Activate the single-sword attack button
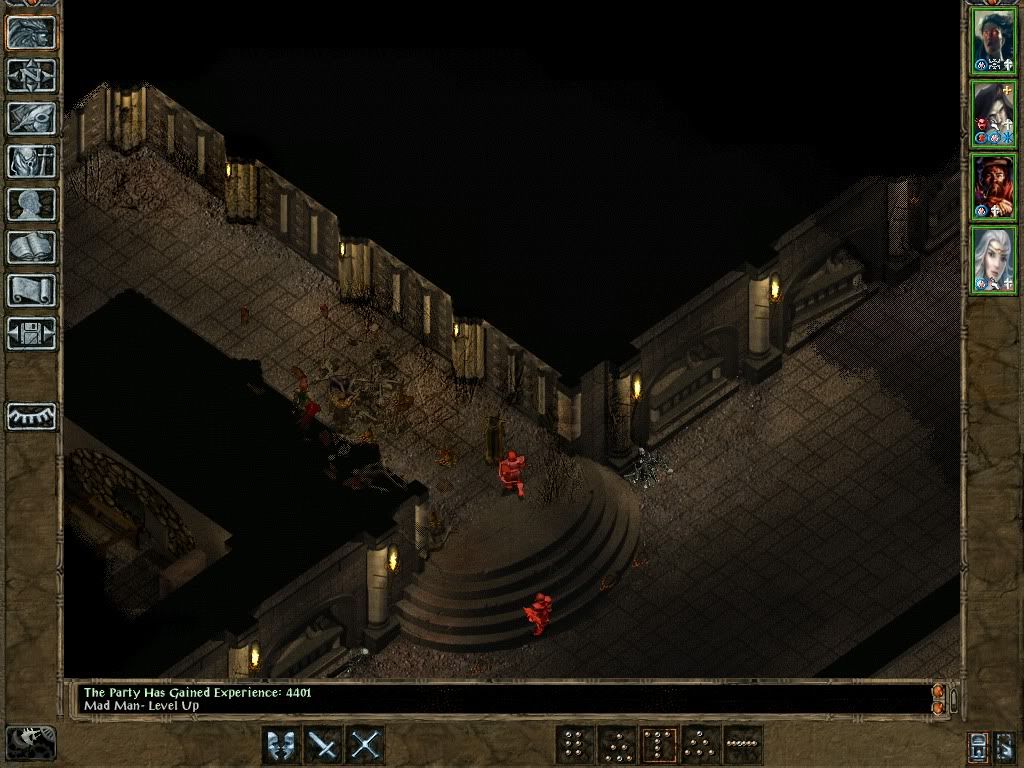Screen dimensions: 1024x768 [324, 745]
